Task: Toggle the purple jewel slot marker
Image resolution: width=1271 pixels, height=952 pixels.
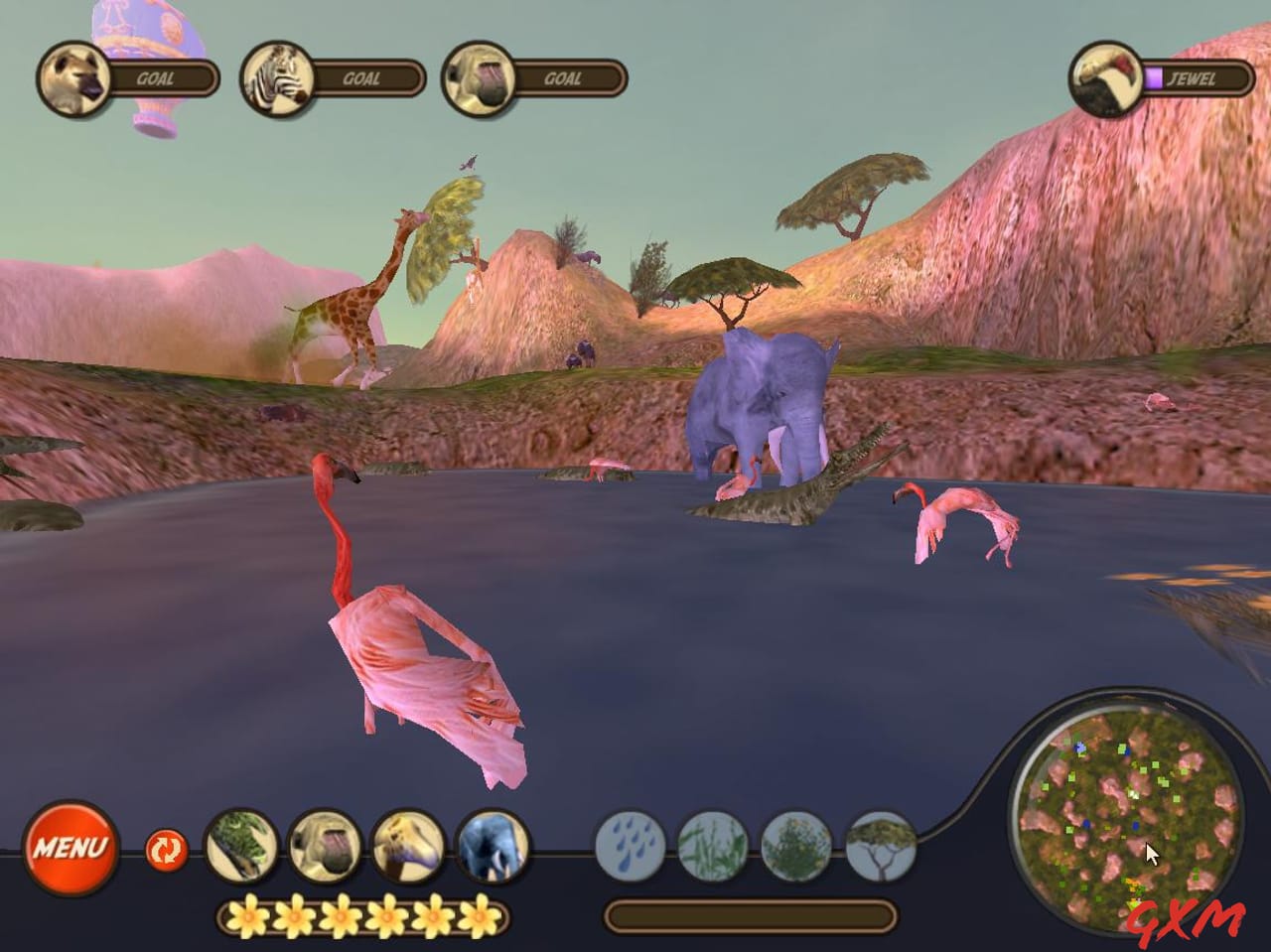Action: click(1154, 78)
